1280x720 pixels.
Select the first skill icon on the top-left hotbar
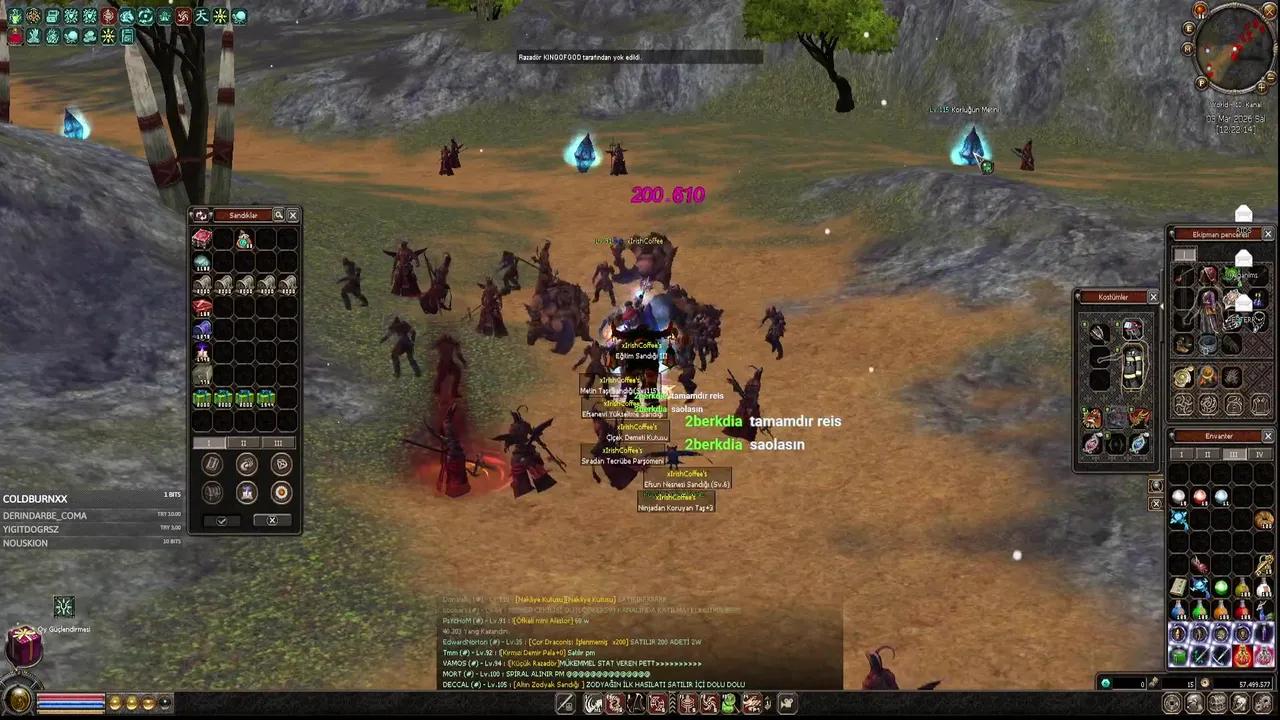(14, 15)
